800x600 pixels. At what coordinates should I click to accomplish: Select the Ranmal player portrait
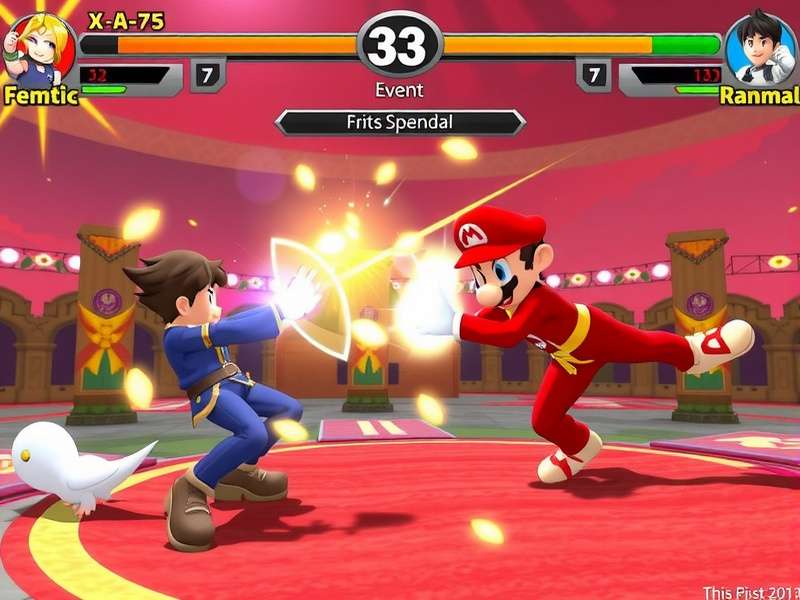[761, 47]
